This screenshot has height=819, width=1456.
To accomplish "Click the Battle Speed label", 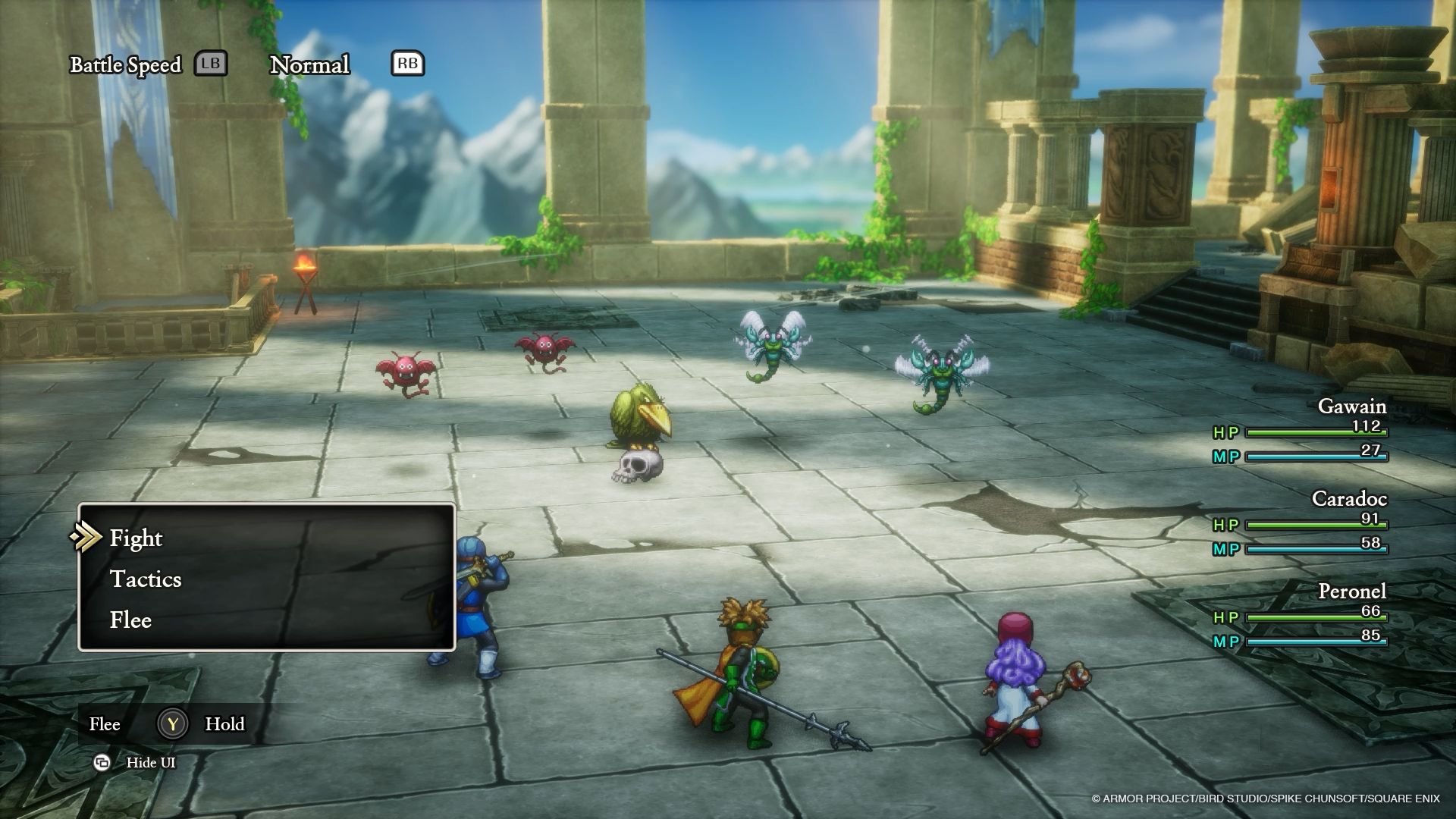I will click(125, 64).
